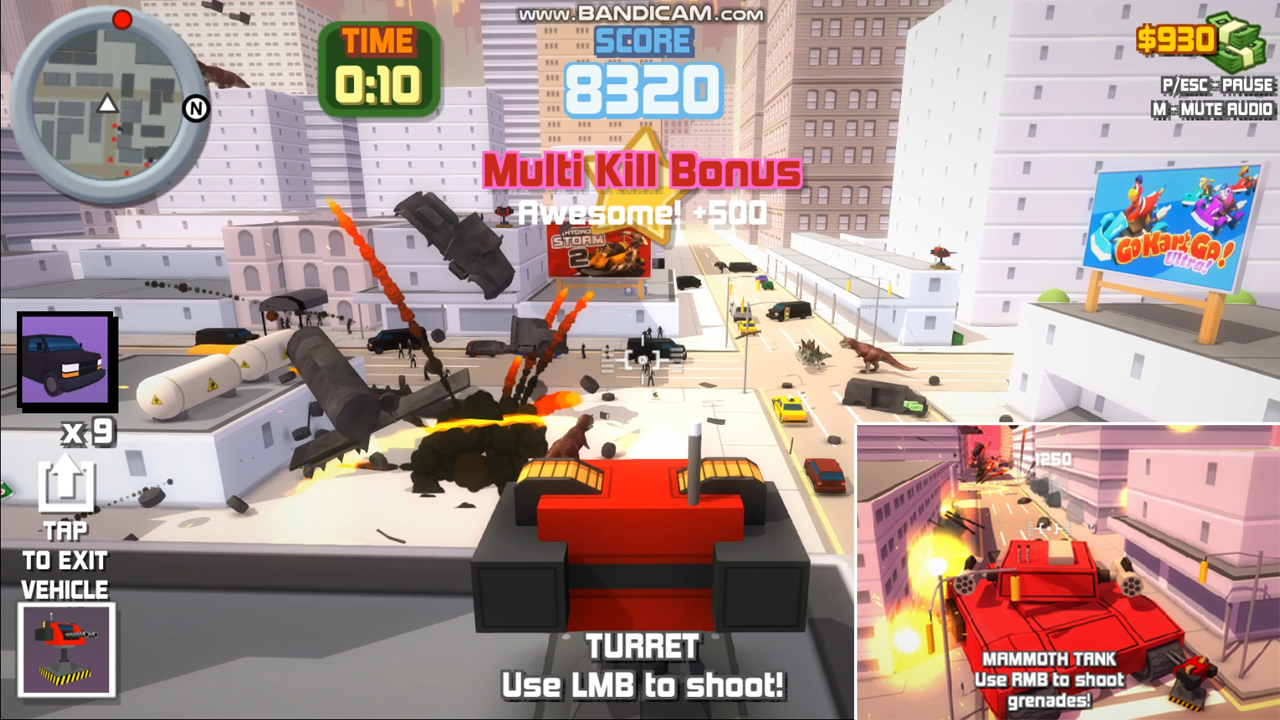Visit the www.BANDICAM.com watermark link
The height and width of the screenshot is (720, 1280).
tap(639, 11)
